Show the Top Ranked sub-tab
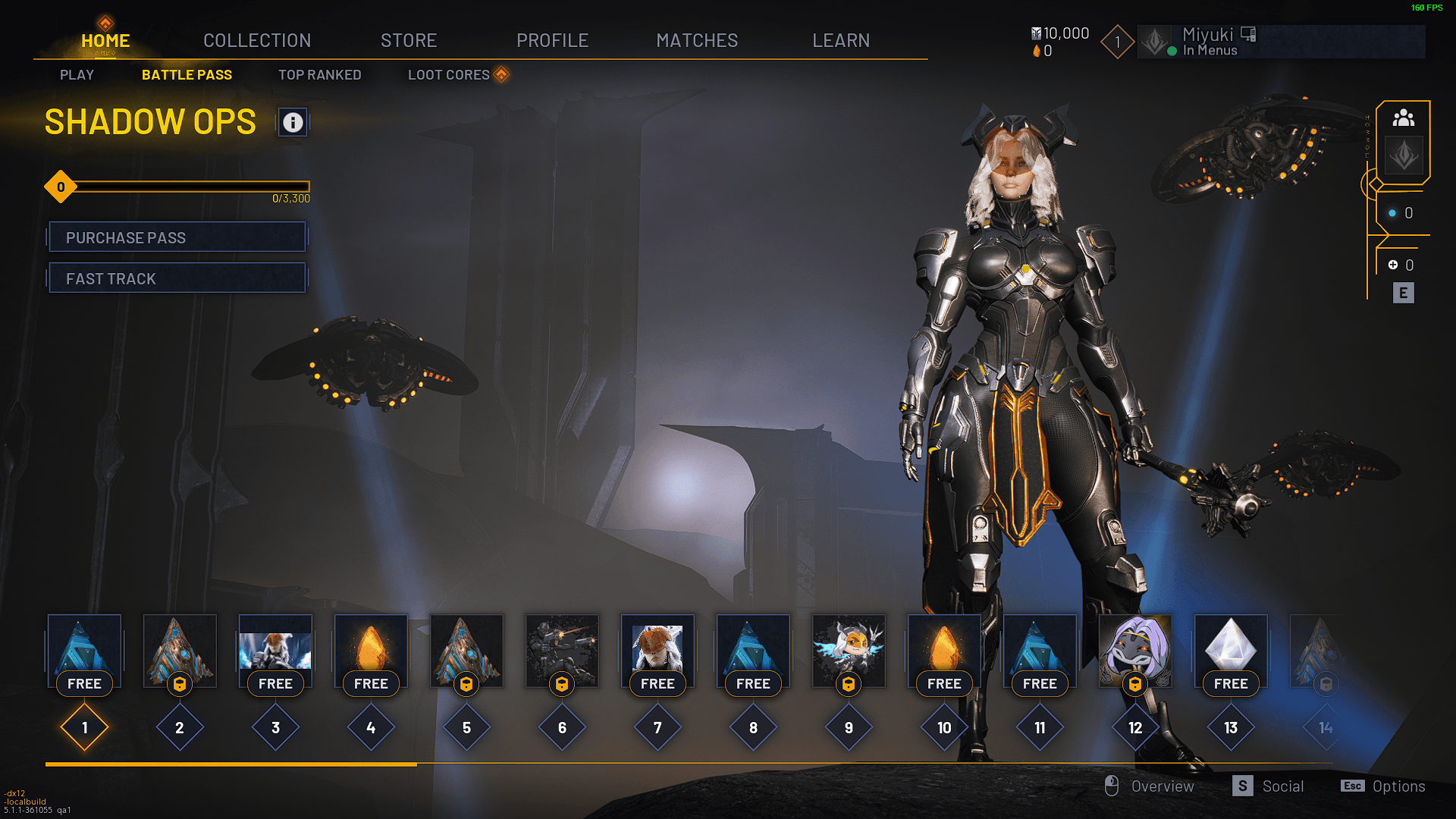The image size is (1456, 819). (319, 75)
